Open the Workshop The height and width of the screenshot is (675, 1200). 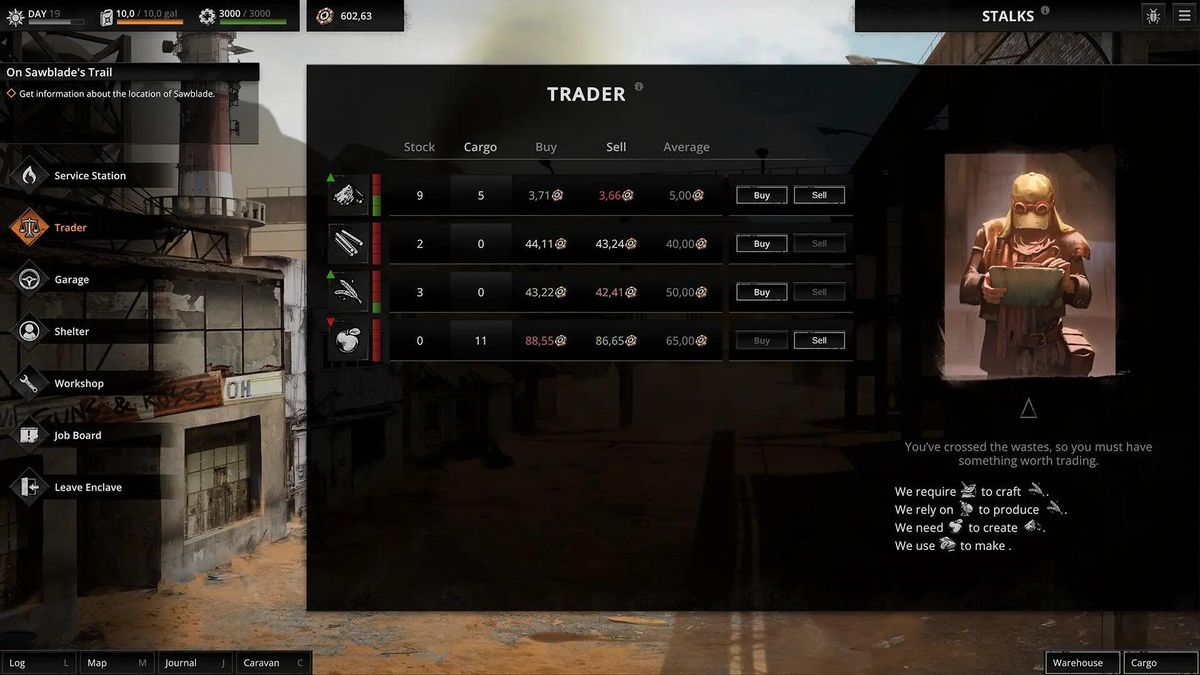[78, 384]
